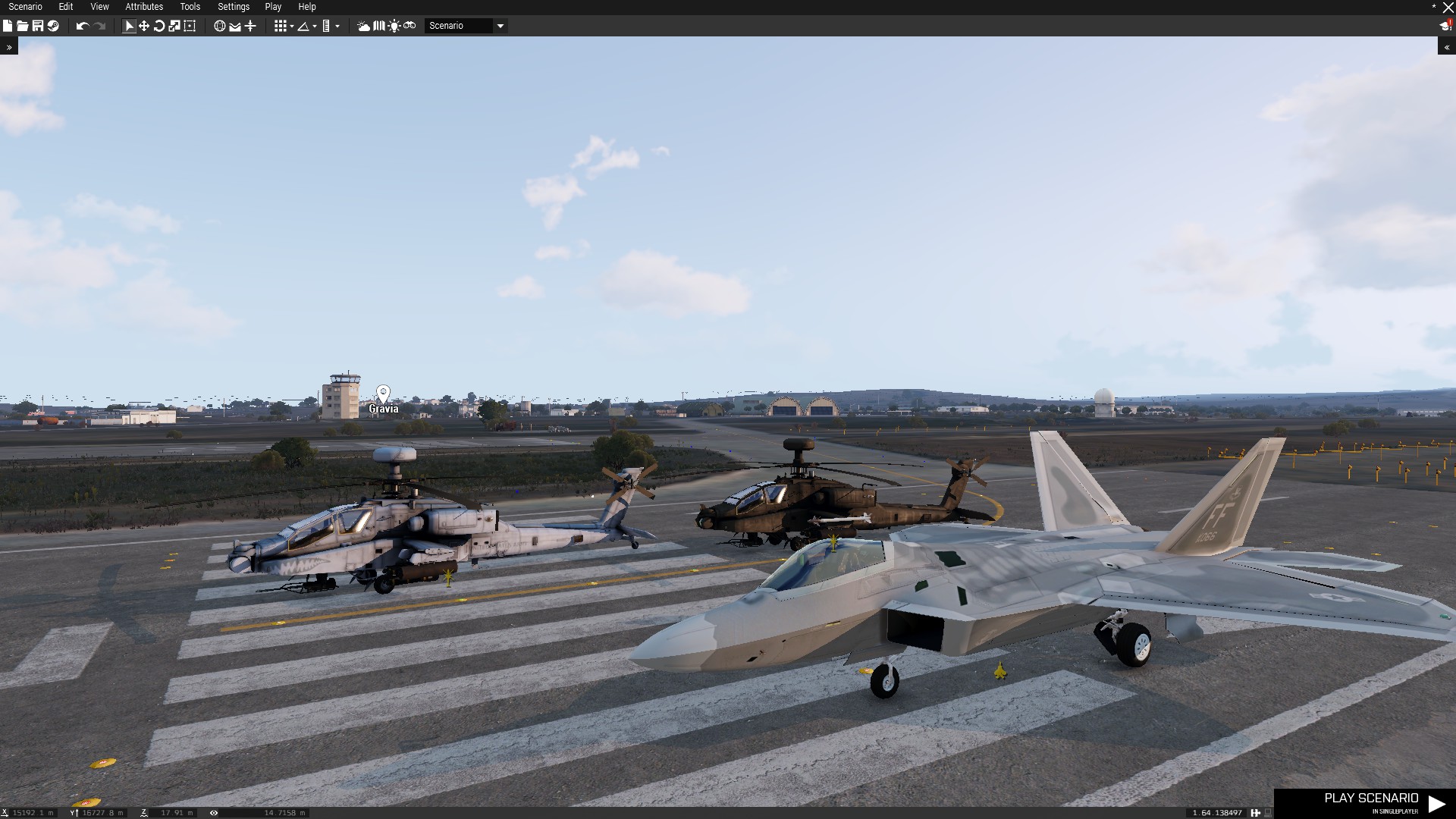This screenshot has height=819, width=1456.
Task: Create a new scenario with the blank page icon
Action: [8, 26]
